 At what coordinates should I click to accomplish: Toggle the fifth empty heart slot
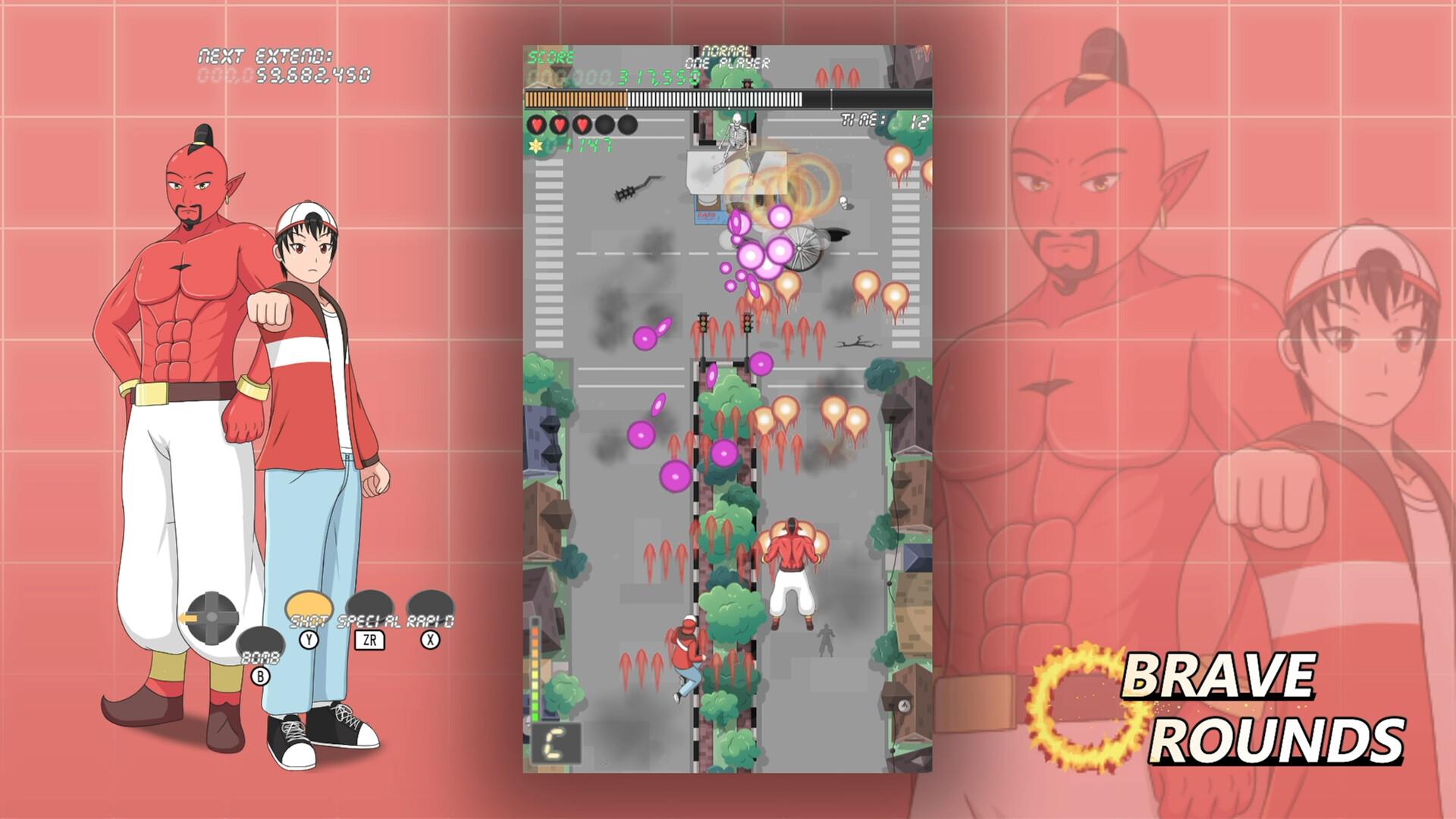(627, 124)
